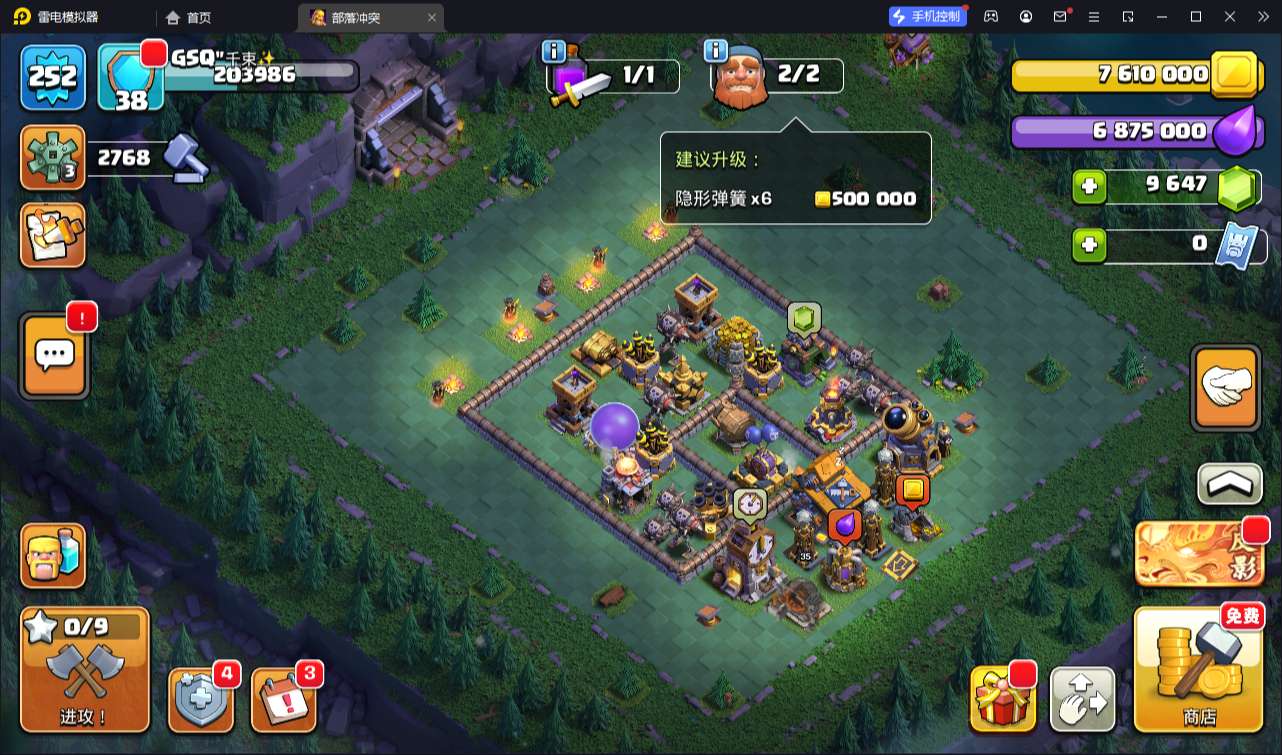Viewport: 1282px width, 755px height.
Task: Collapse the side menu with the up-arrow button
Action: [x=1229, y=485]
